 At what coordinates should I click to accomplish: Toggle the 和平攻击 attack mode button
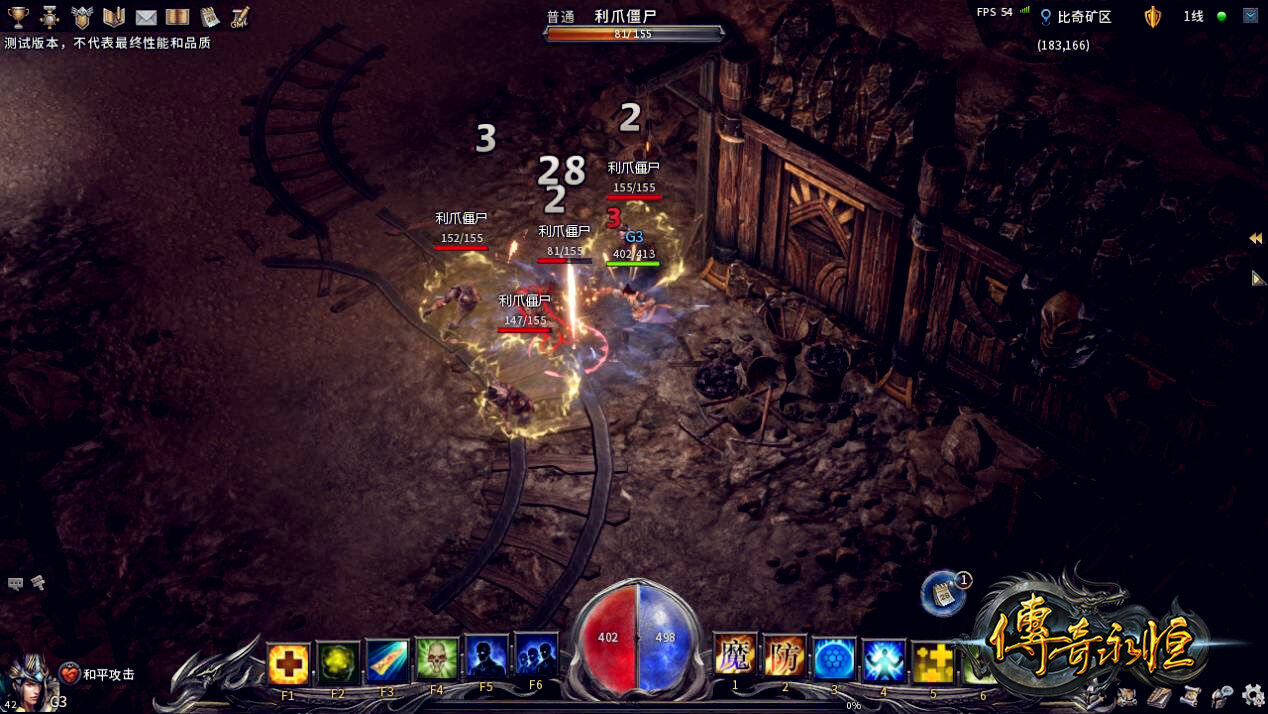point(98,674)
